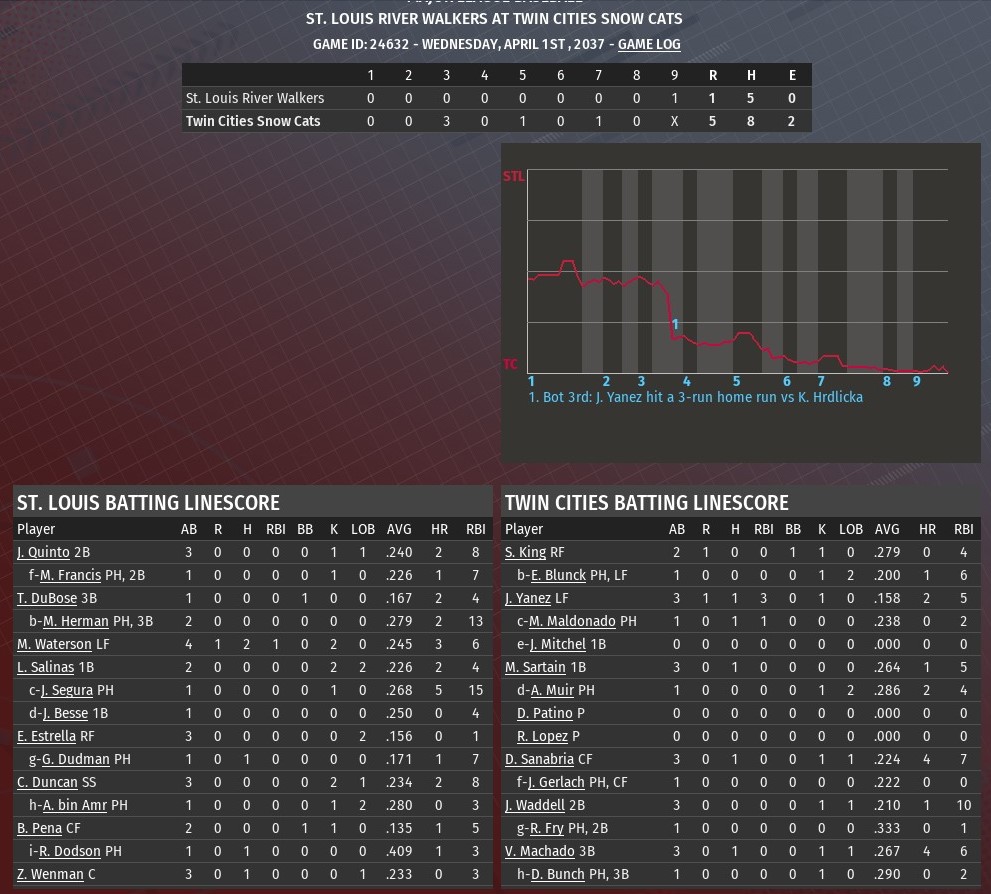991x894 pixels.
Task: Select M. Waterson in St. Louis lineup
Action: (x=54, y=644)
